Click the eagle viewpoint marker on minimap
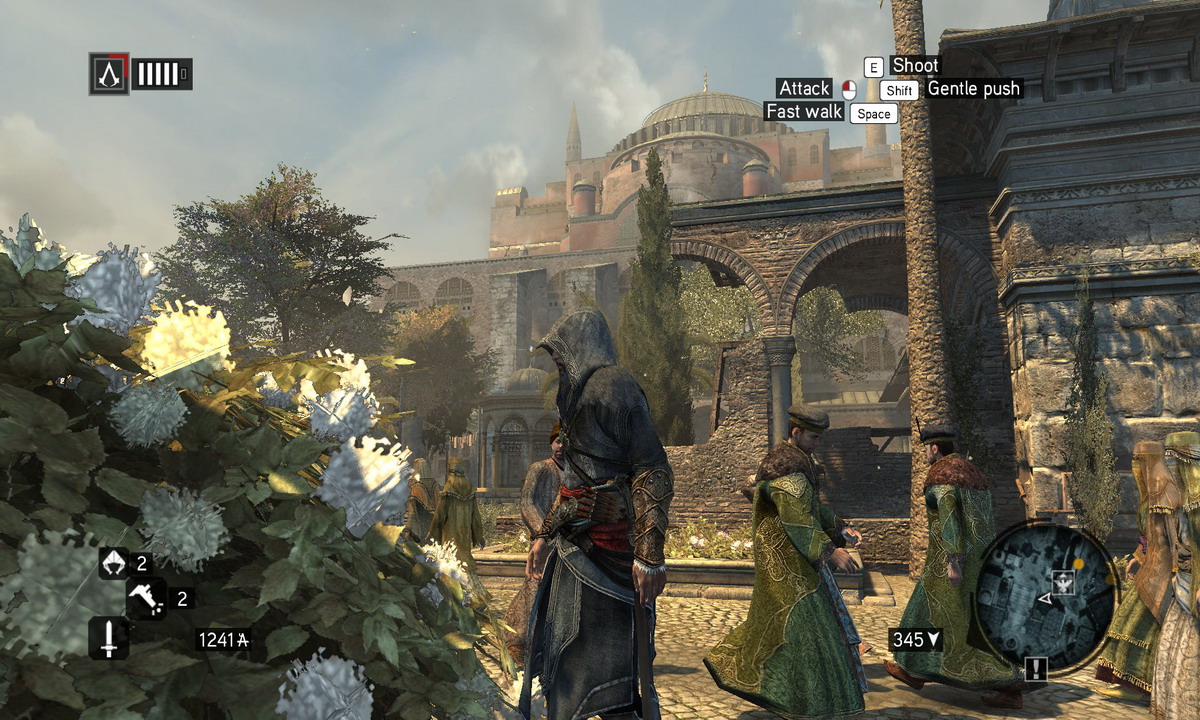 [1061, 582]
